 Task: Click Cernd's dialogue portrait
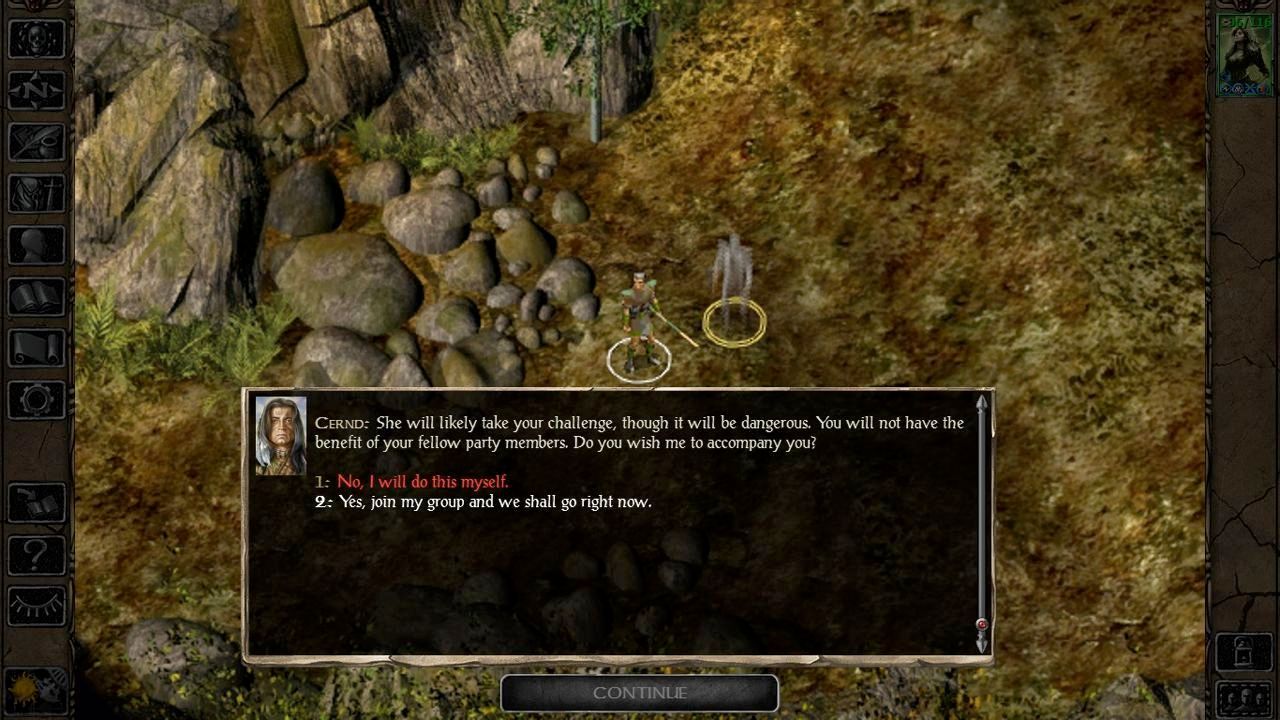280,435
